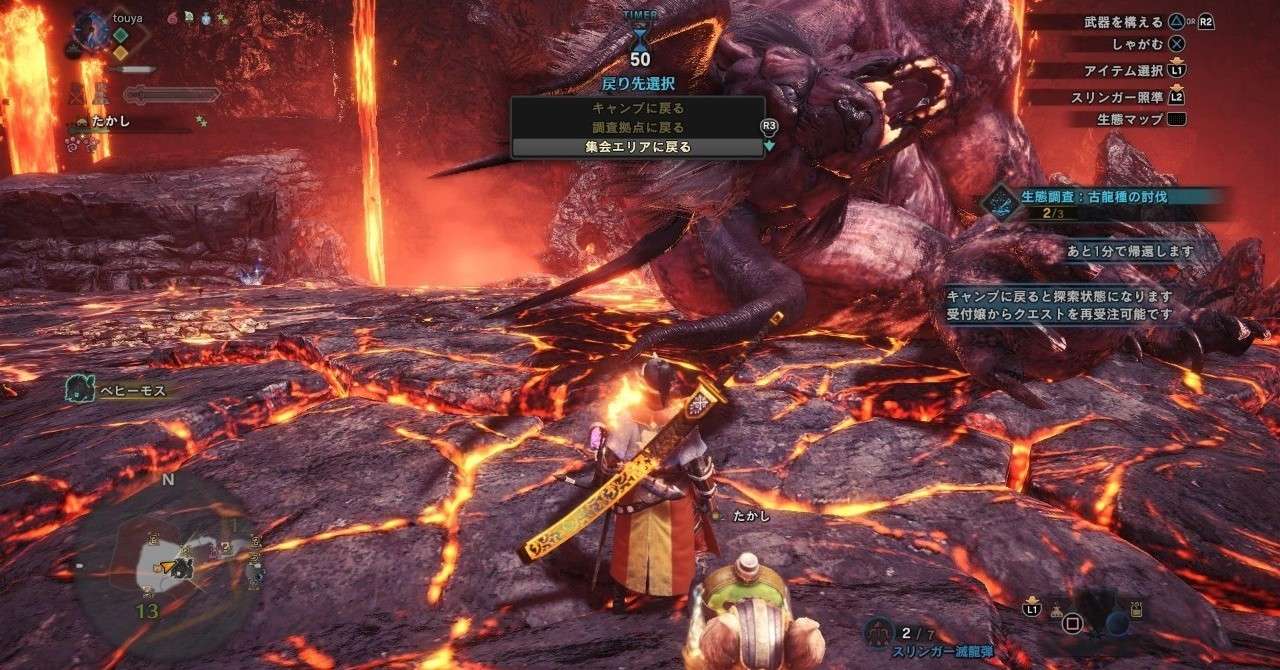Select キャンプに戻る in the return menu
The image size is (1280, 670).
638,107
